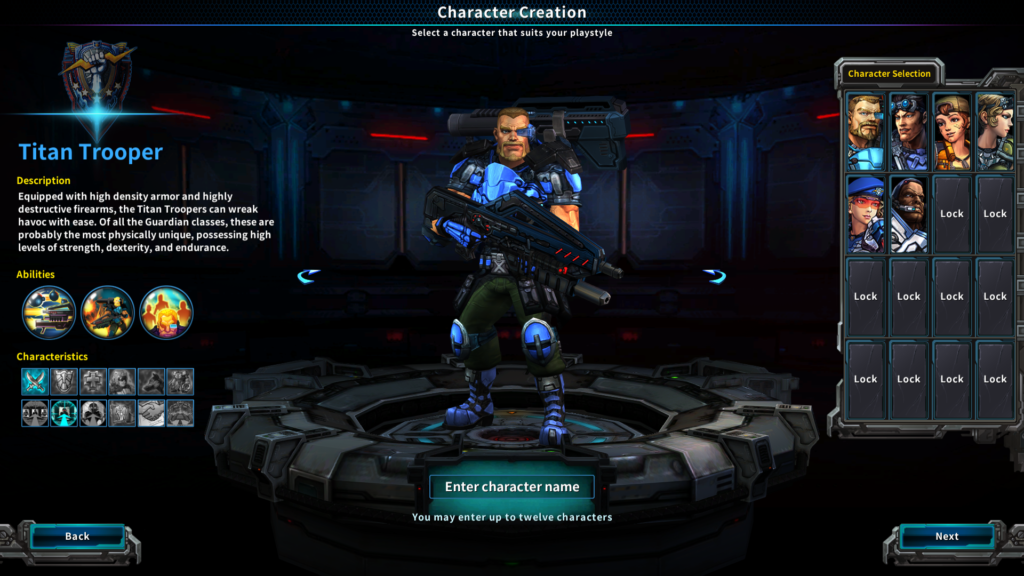Show the next character with right arrow
The height and width of the screenshot is (576, 1024).
[x=714, y=276]
